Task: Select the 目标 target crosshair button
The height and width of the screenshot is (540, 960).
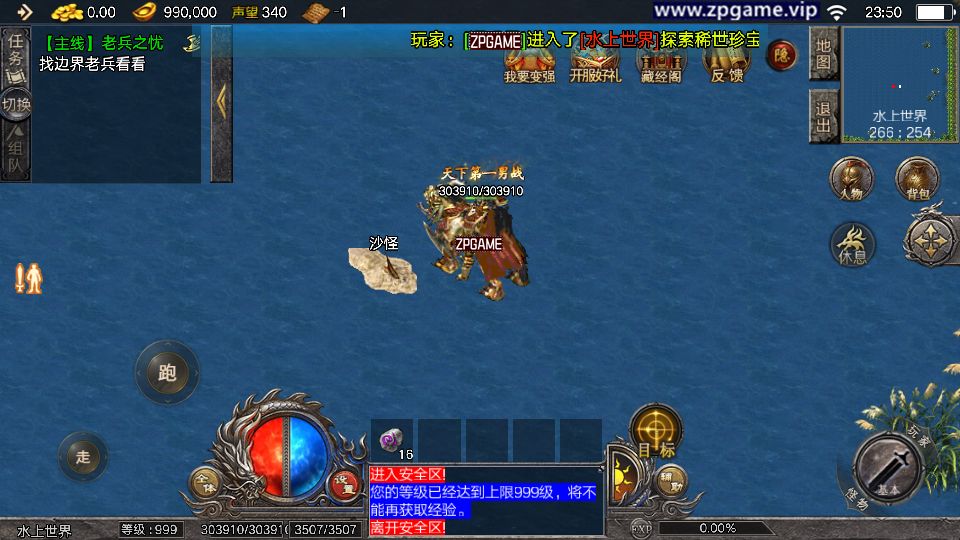Action: 656,430
